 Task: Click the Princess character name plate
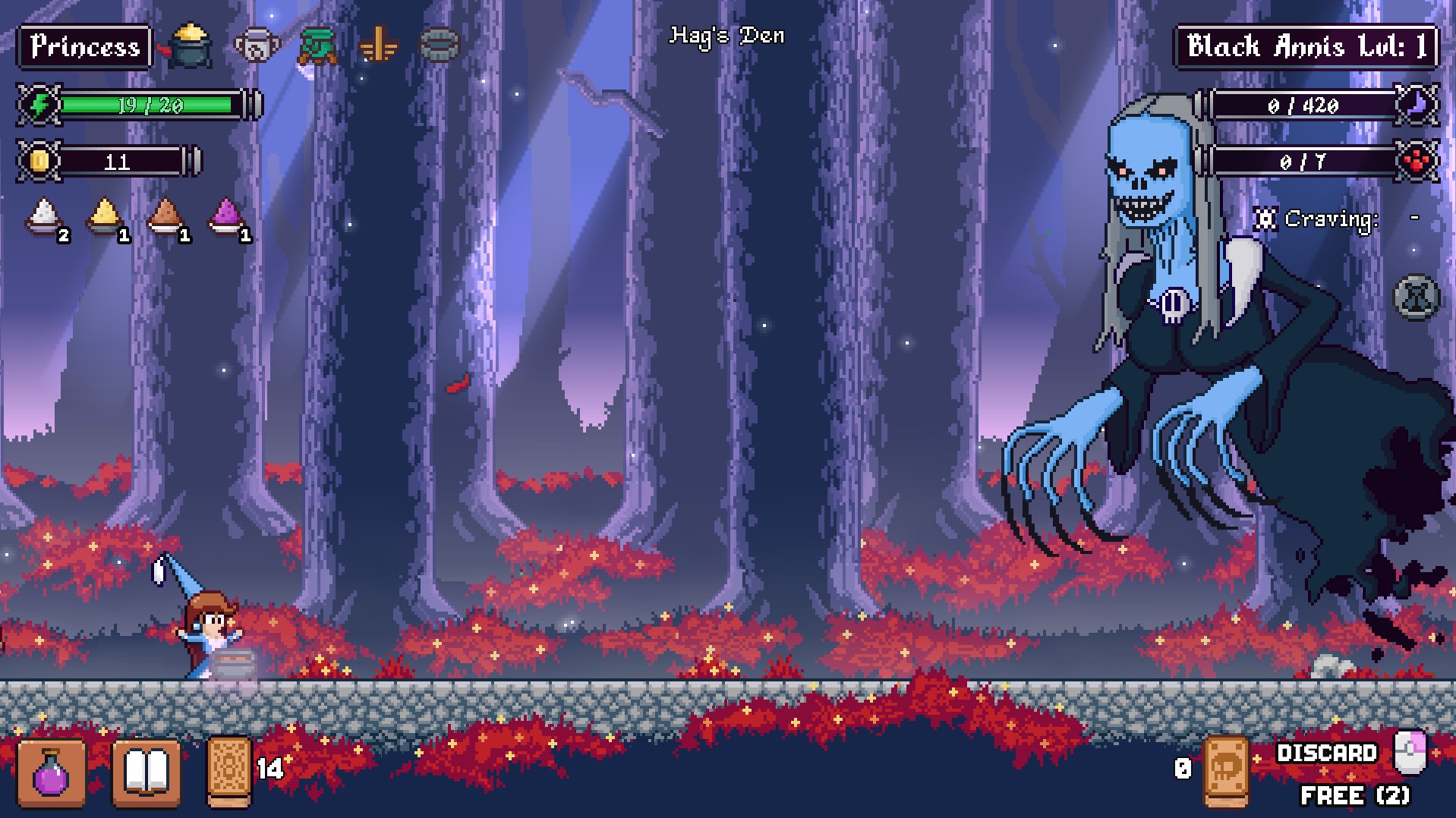[85, 47]
